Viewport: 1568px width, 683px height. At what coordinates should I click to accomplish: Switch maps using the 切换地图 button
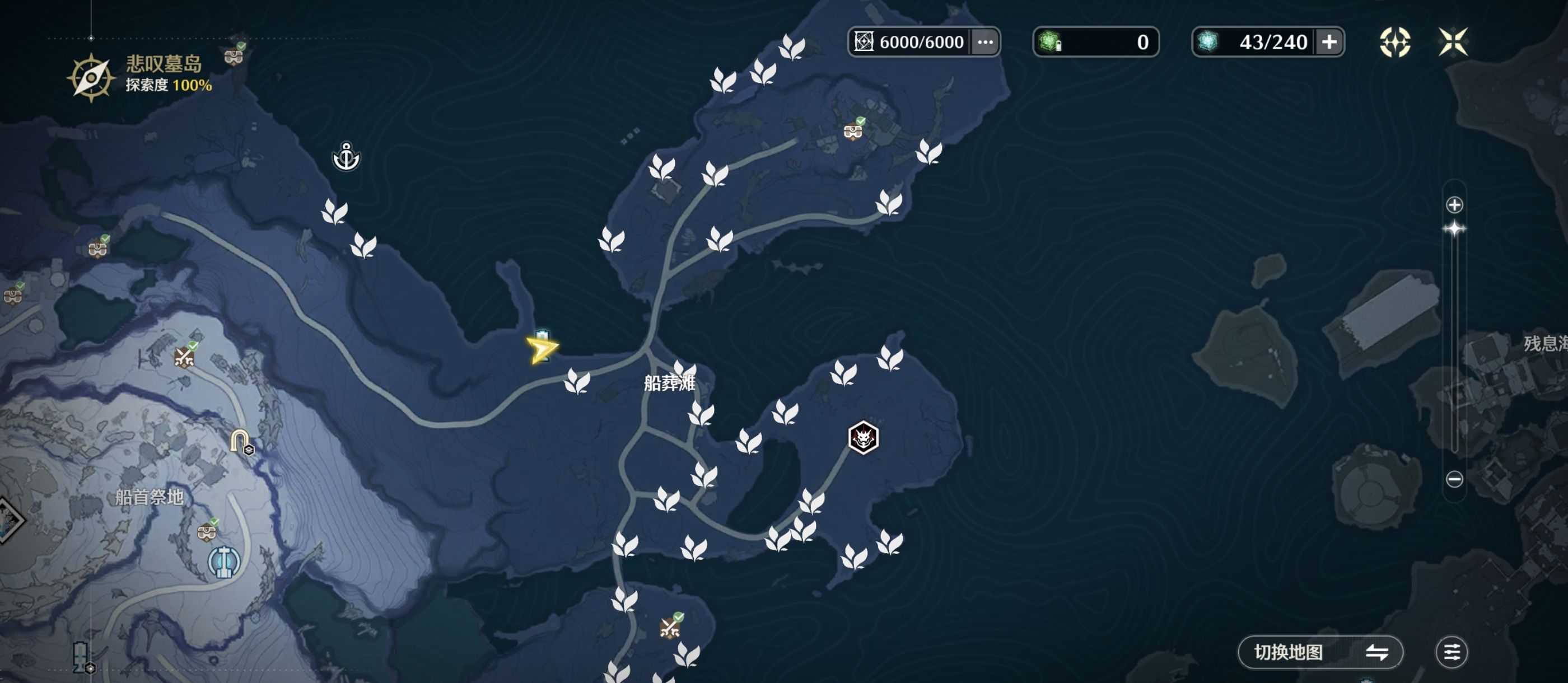1320,652
